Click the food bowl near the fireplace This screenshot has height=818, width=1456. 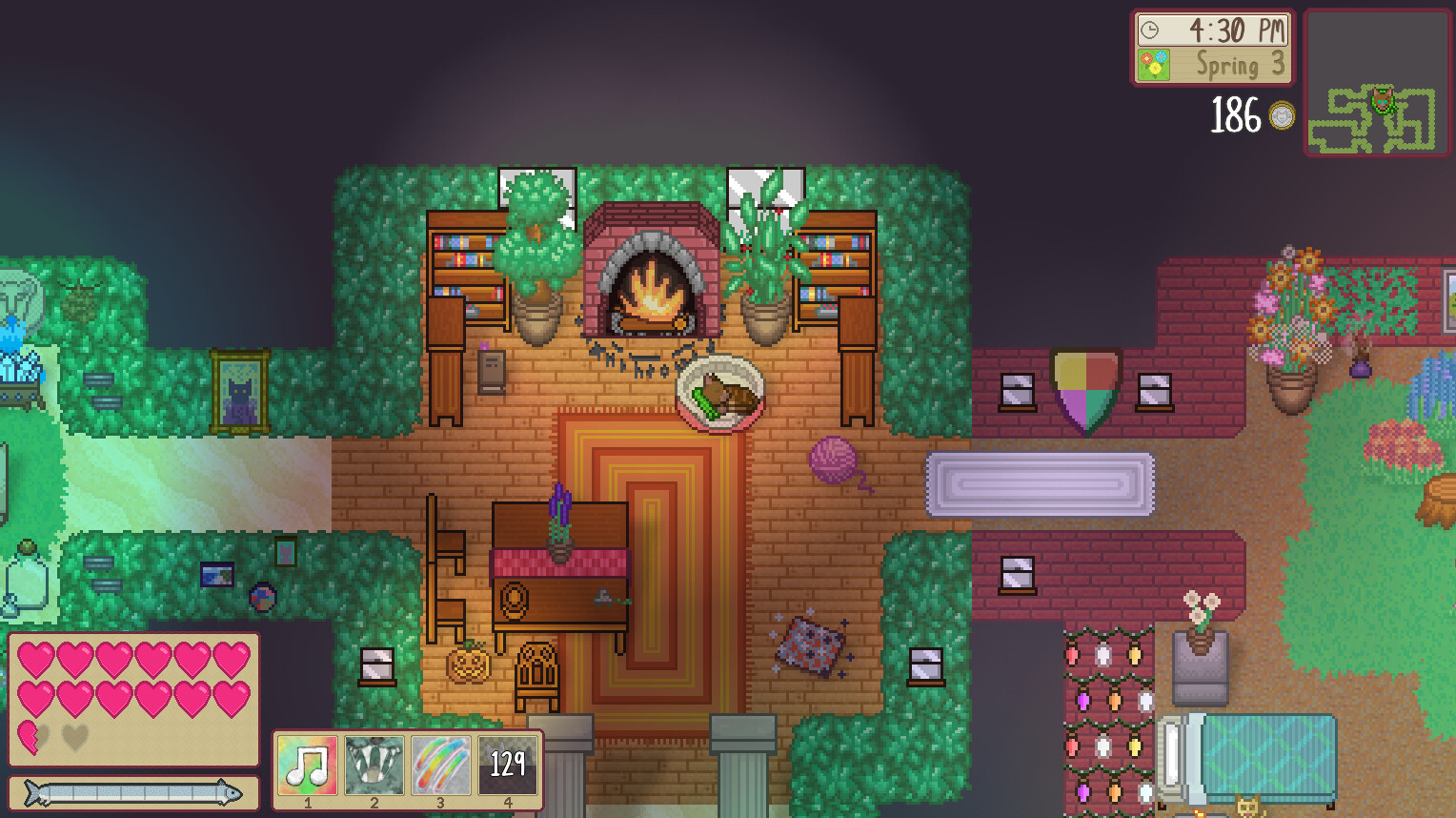coord(721,392)
